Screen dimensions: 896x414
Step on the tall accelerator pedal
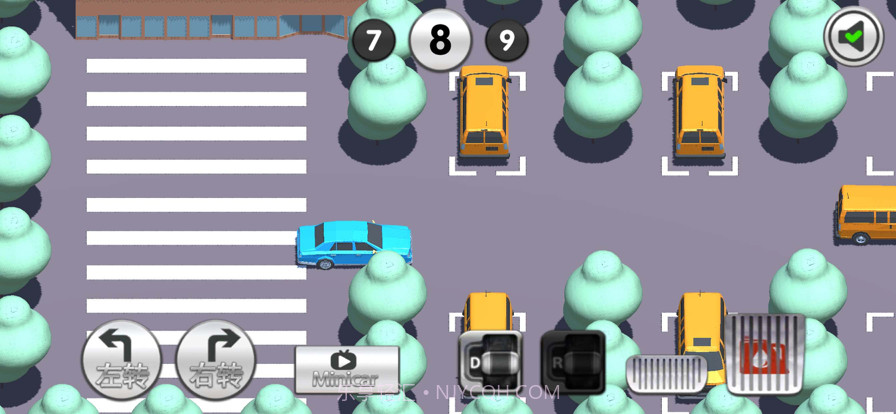[x=765, y=354]
